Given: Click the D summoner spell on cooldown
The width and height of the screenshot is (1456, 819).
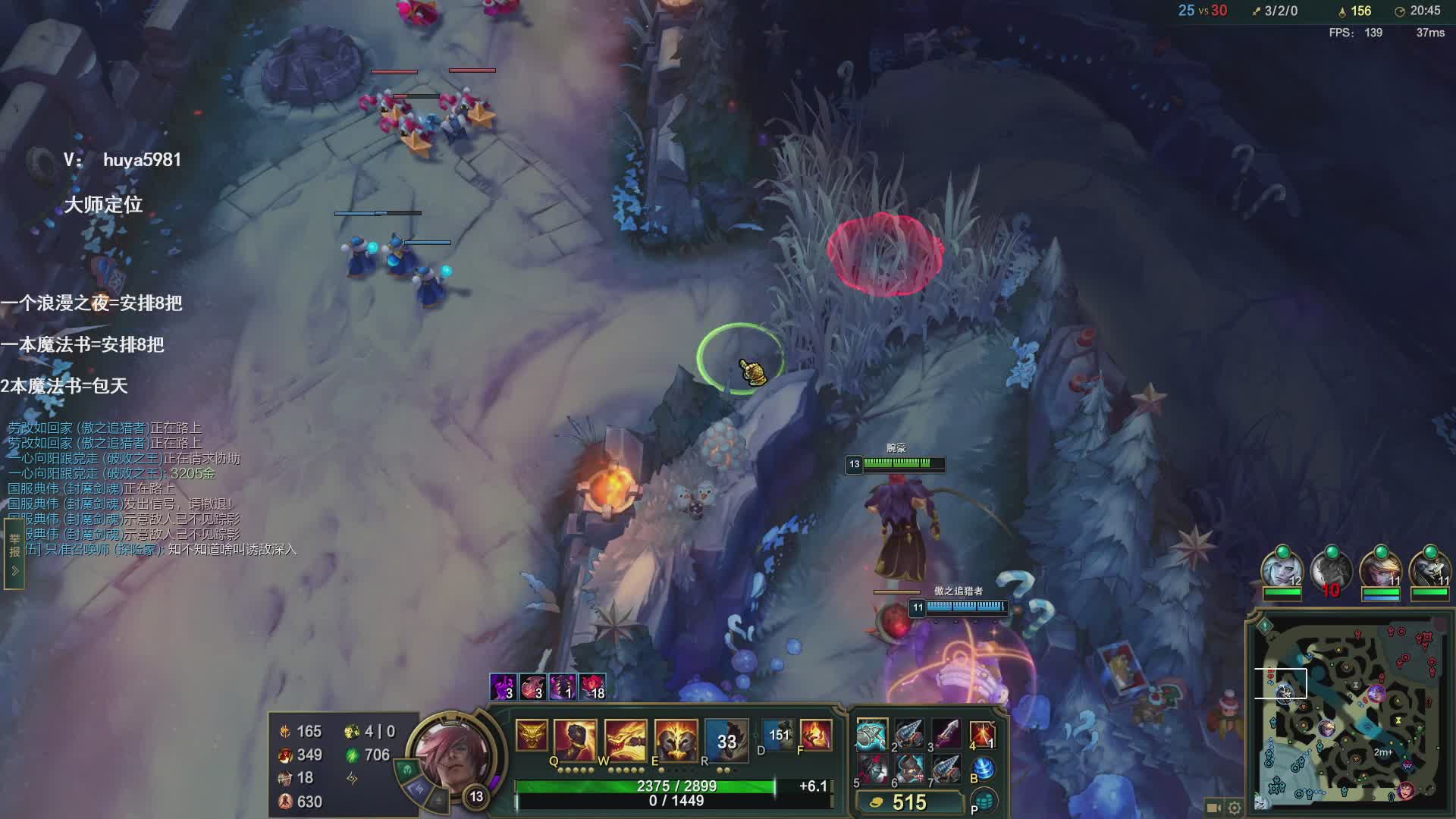Looking at the screenshot, I should coord(778,734).
